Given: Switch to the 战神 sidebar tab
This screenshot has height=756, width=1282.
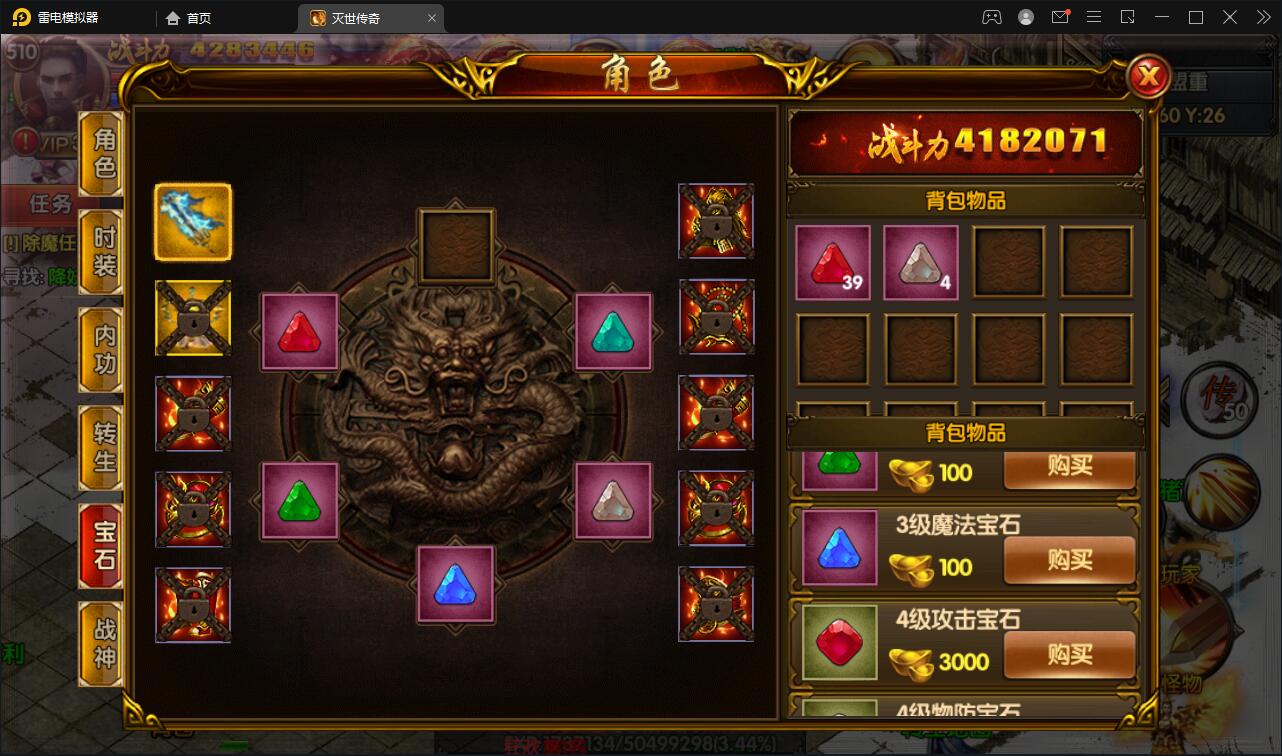Looking at the screenshot, I should click(x=99, y=643).
